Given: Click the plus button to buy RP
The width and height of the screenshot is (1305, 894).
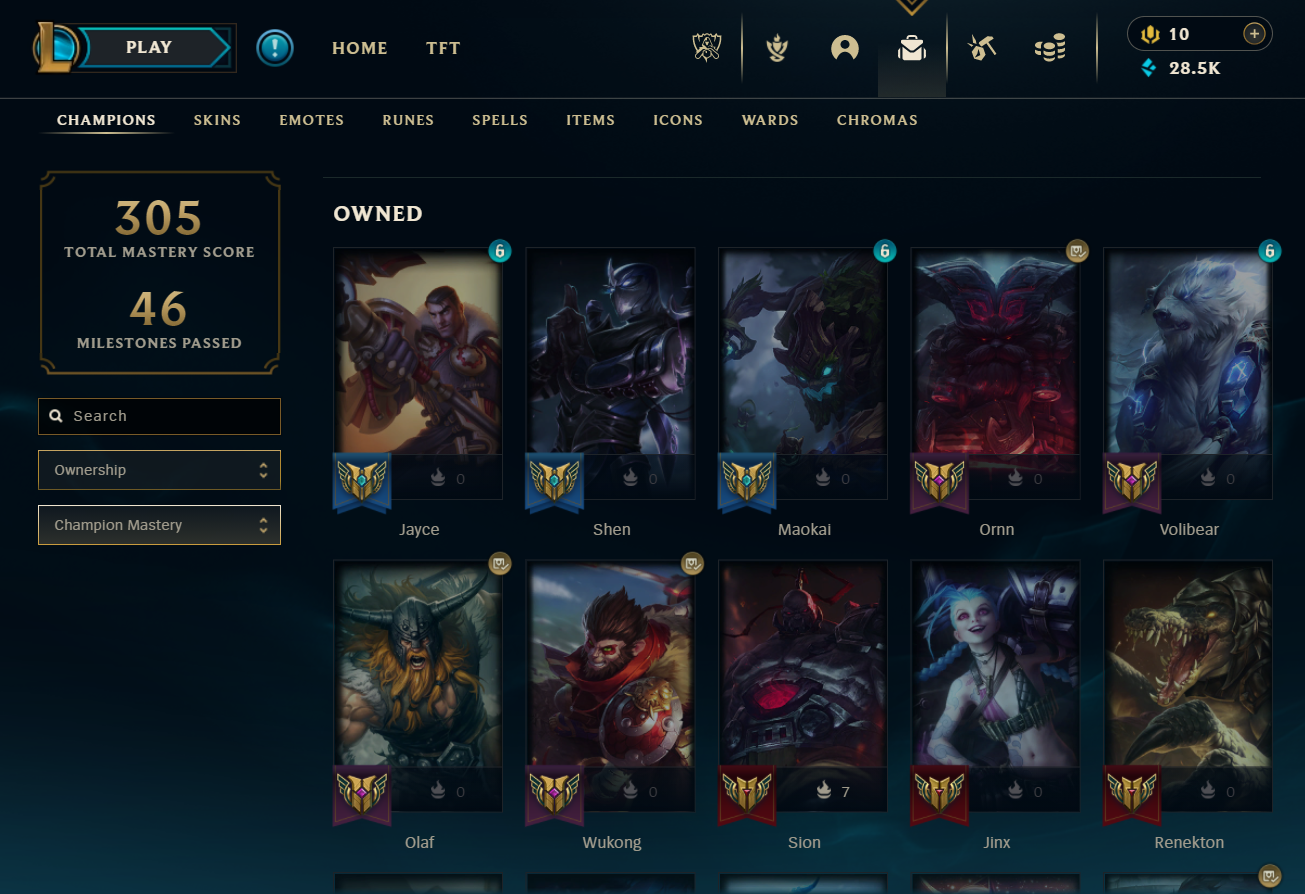Looking at the screenshot, I should (1254, 34).
